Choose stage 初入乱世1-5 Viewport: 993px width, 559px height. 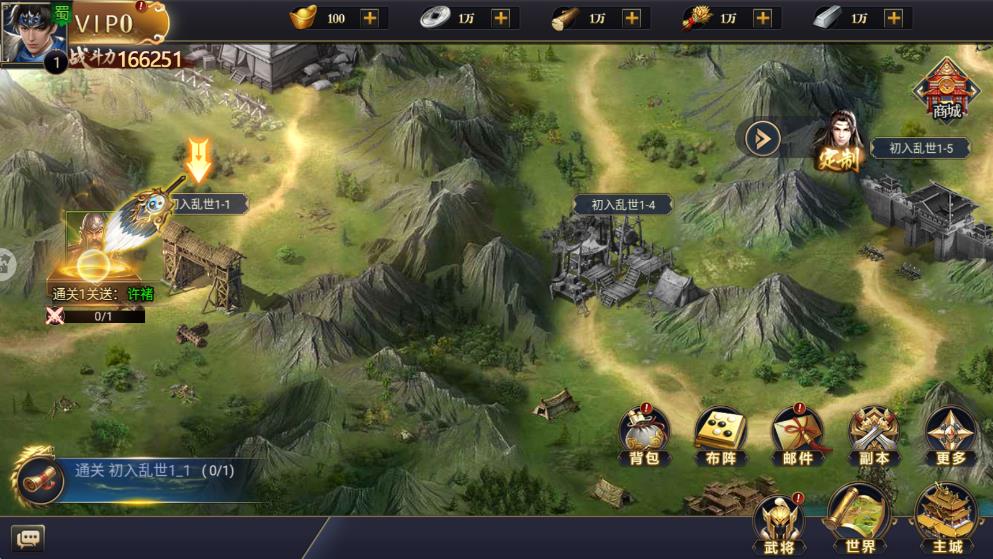[x=920, y=148]
